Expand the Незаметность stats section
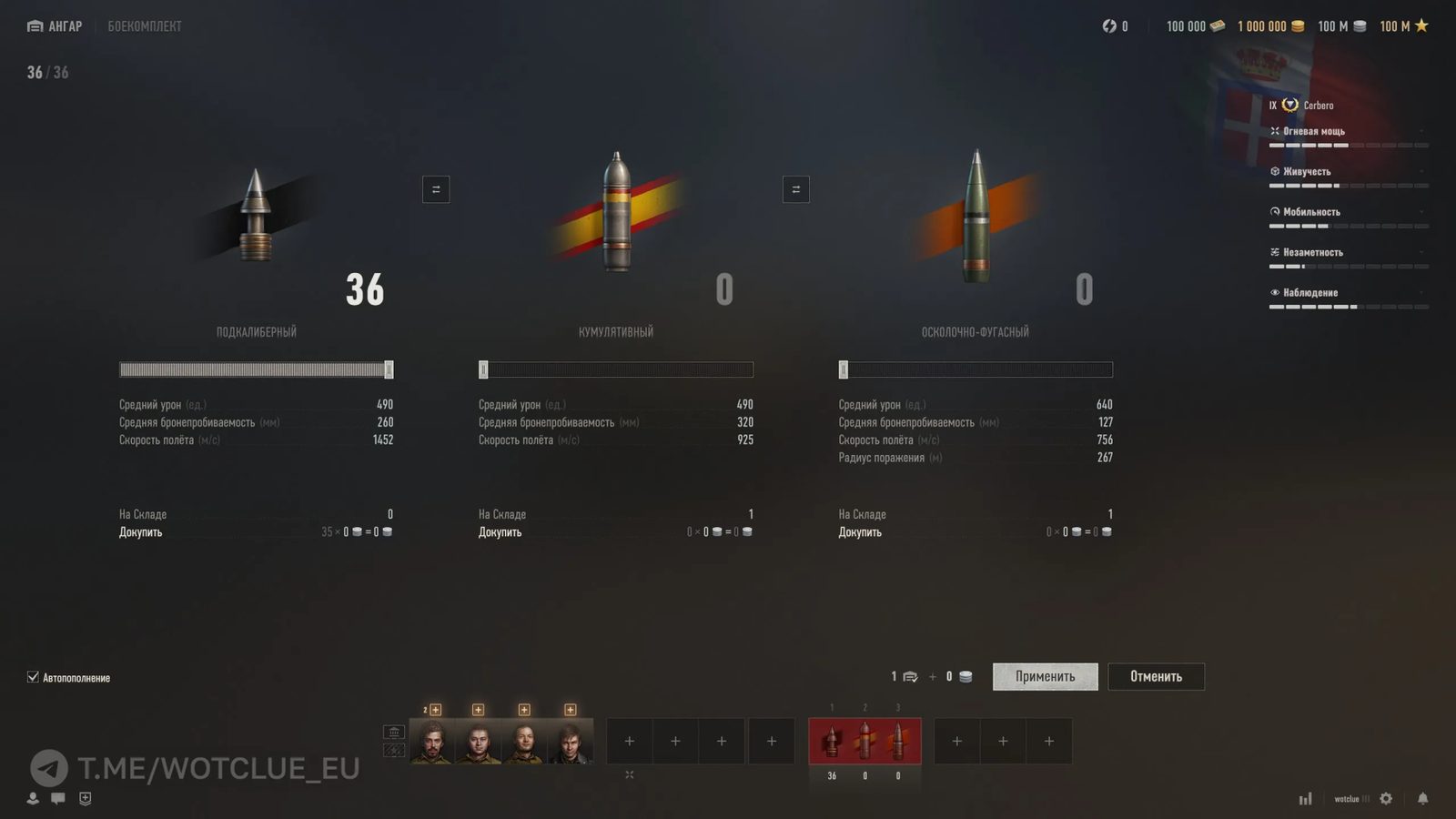The height and width of the screenshot is (819, 1456). pyautogui.click(x=1423, y=252)
